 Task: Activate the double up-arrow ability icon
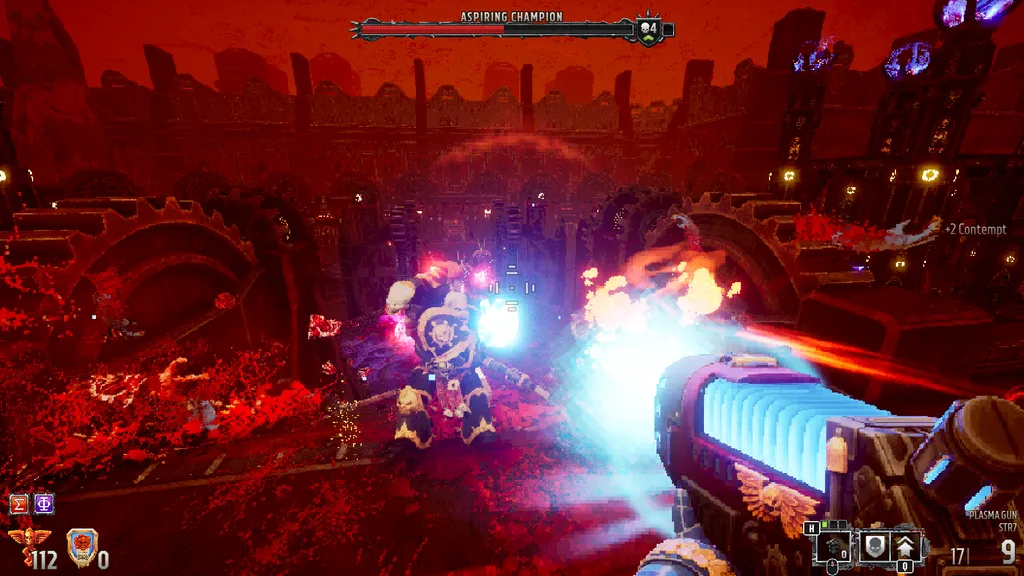point(906,545)
